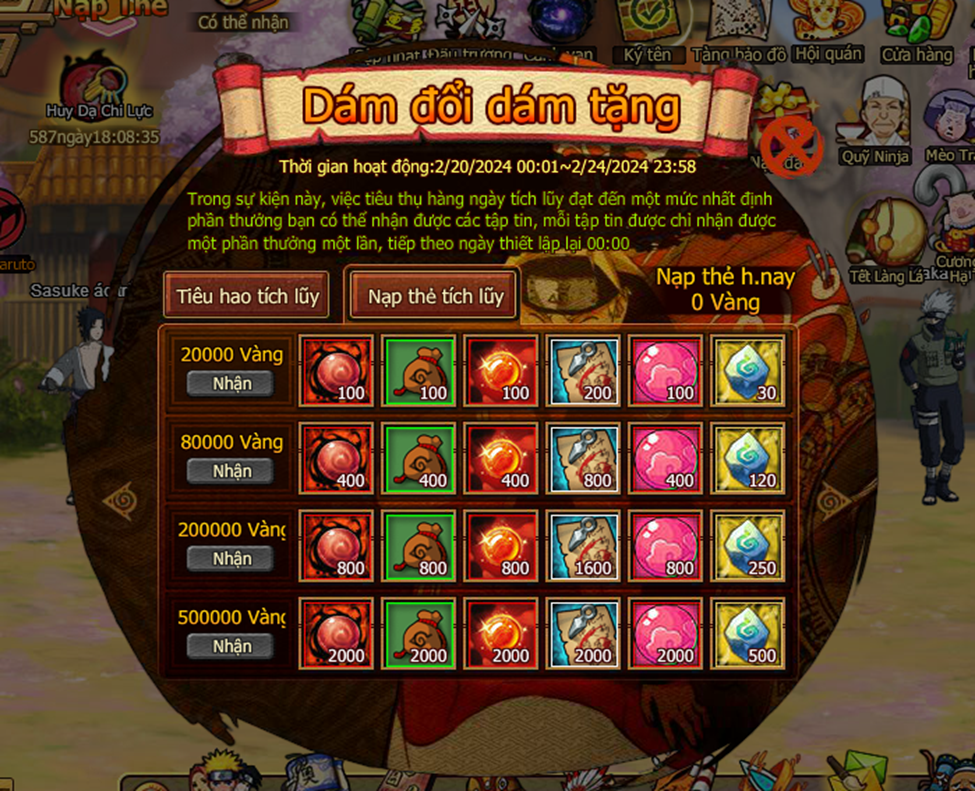The image size is (975, 791).
Task: Open the Ký tên sign-in icon
Action: (647, 28)
